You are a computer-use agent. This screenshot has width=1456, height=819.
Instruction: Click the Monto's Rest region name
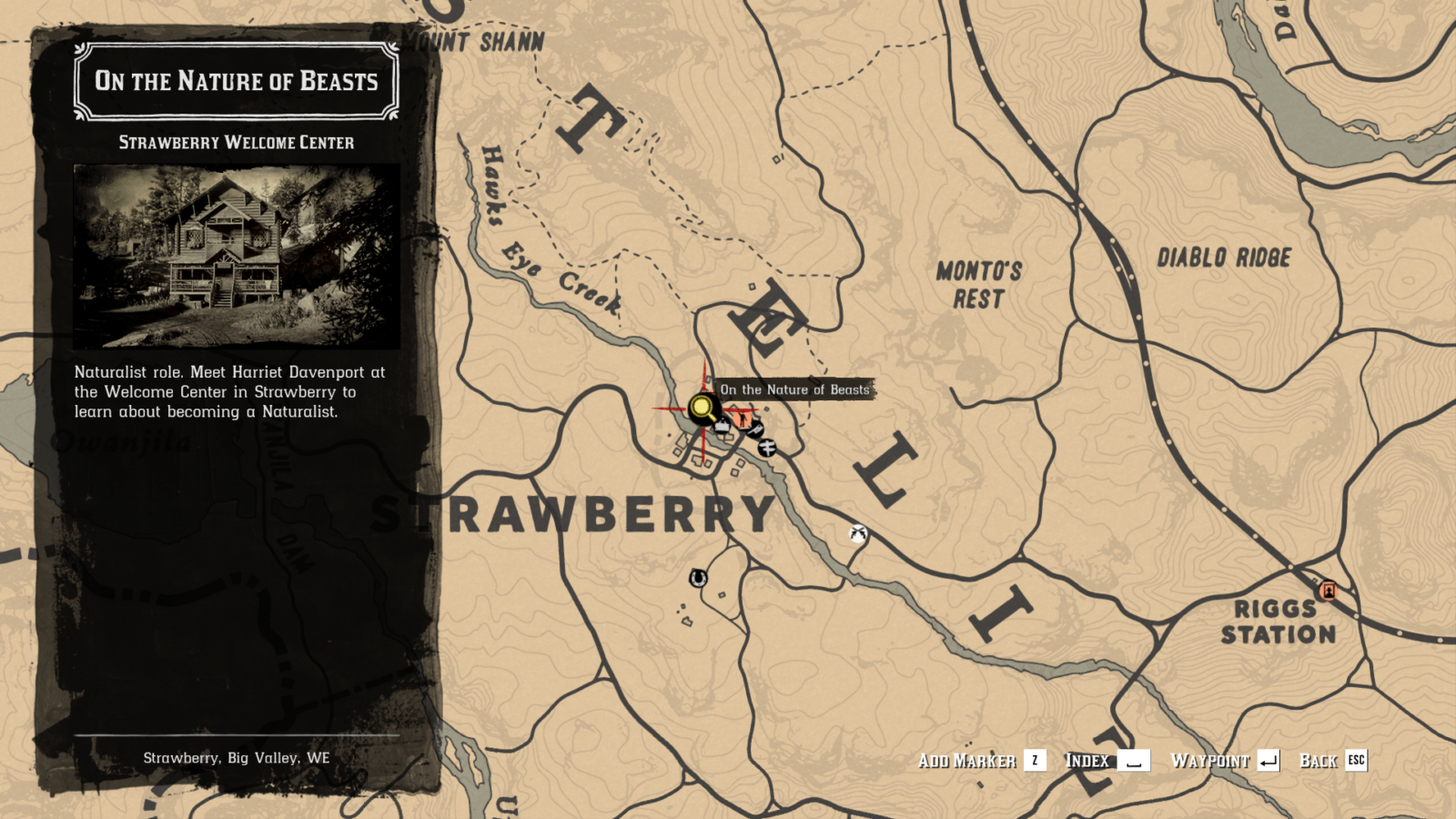tap(980, 282)
